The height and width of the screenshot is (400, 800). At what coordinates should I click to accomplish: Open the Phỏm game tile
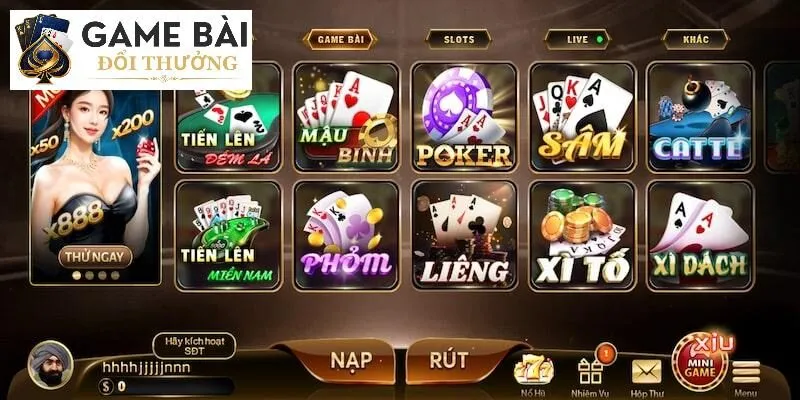click(346, 235)
